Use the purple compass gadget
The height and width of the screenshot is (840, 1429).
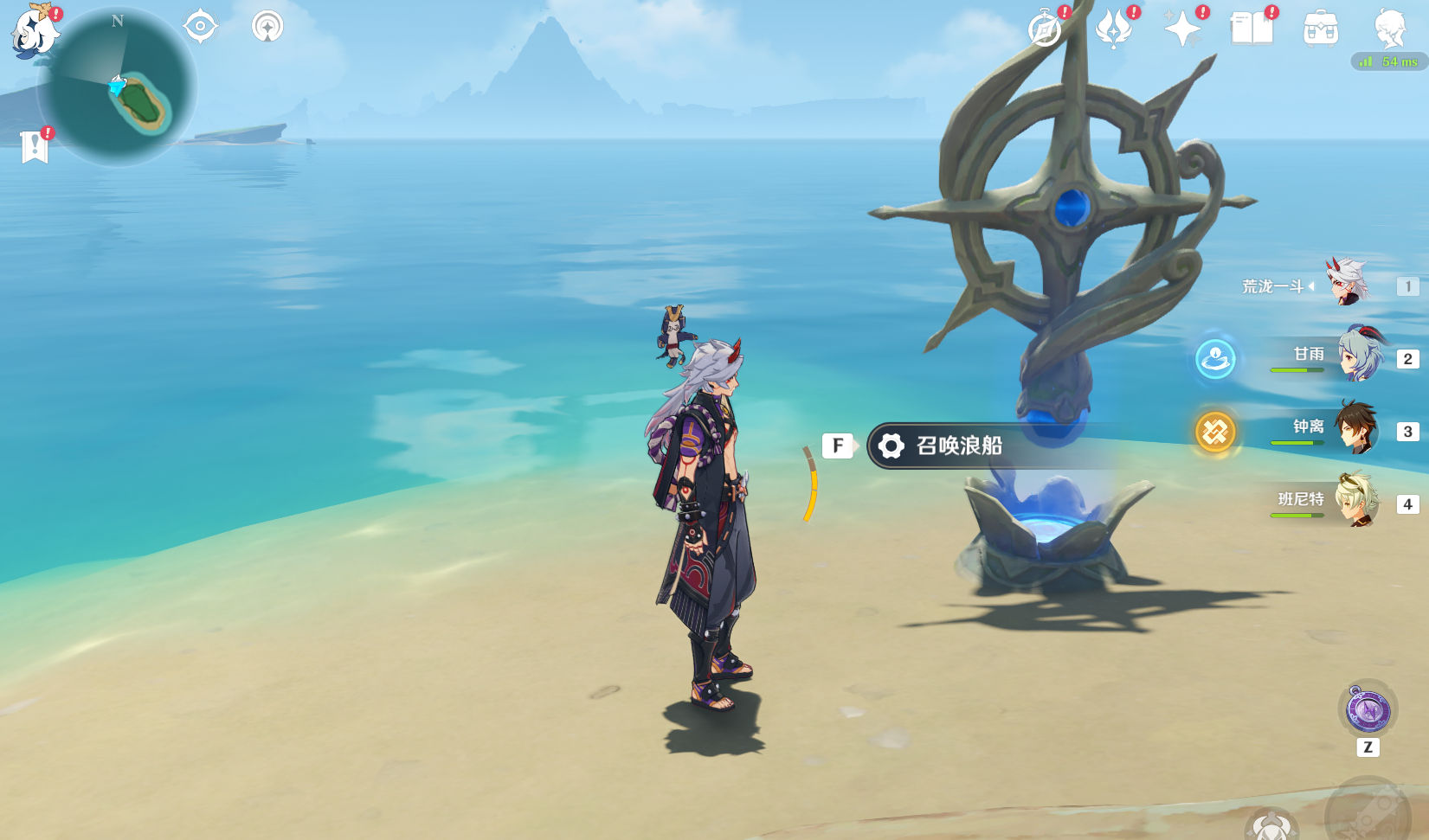tap(1368, 711)
